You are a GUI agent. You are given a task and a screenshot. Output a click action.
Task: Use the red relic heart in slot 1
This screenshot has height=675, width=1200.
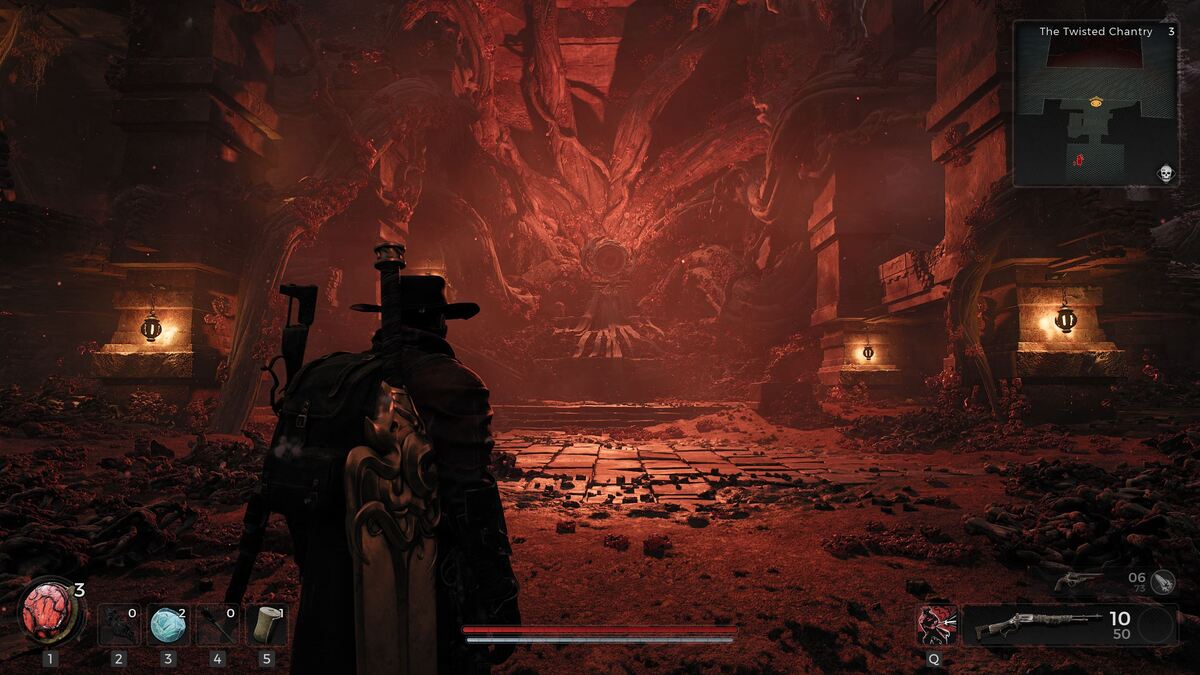pos(49,611)
